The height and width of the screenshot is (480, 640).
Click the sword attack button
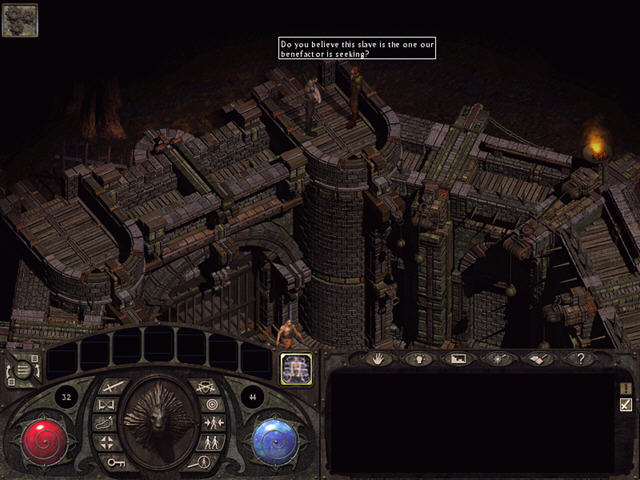click(x=112, y=386)
